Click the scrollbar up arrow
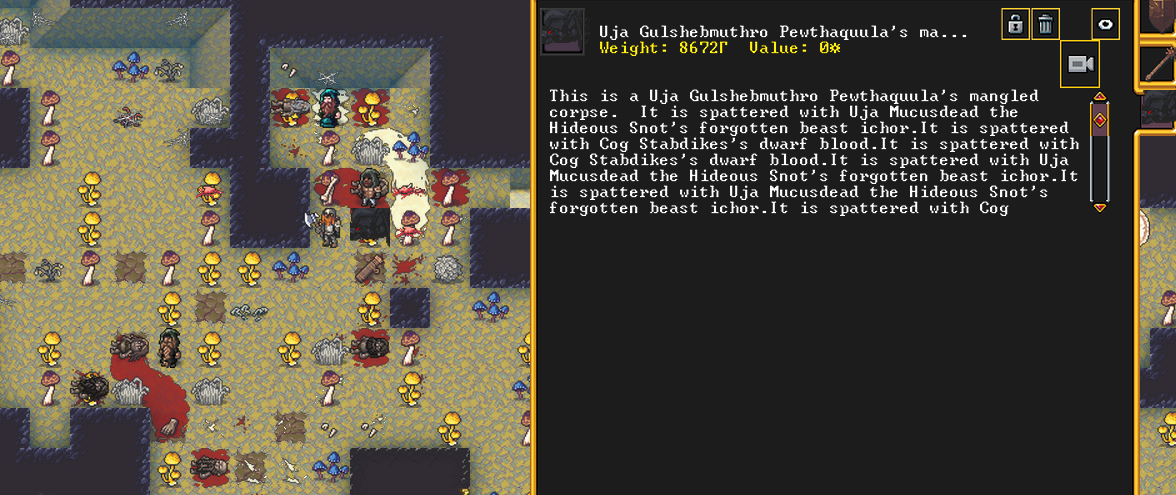The width and height of the screenshot is (1176, 495). coord(1100,97)
